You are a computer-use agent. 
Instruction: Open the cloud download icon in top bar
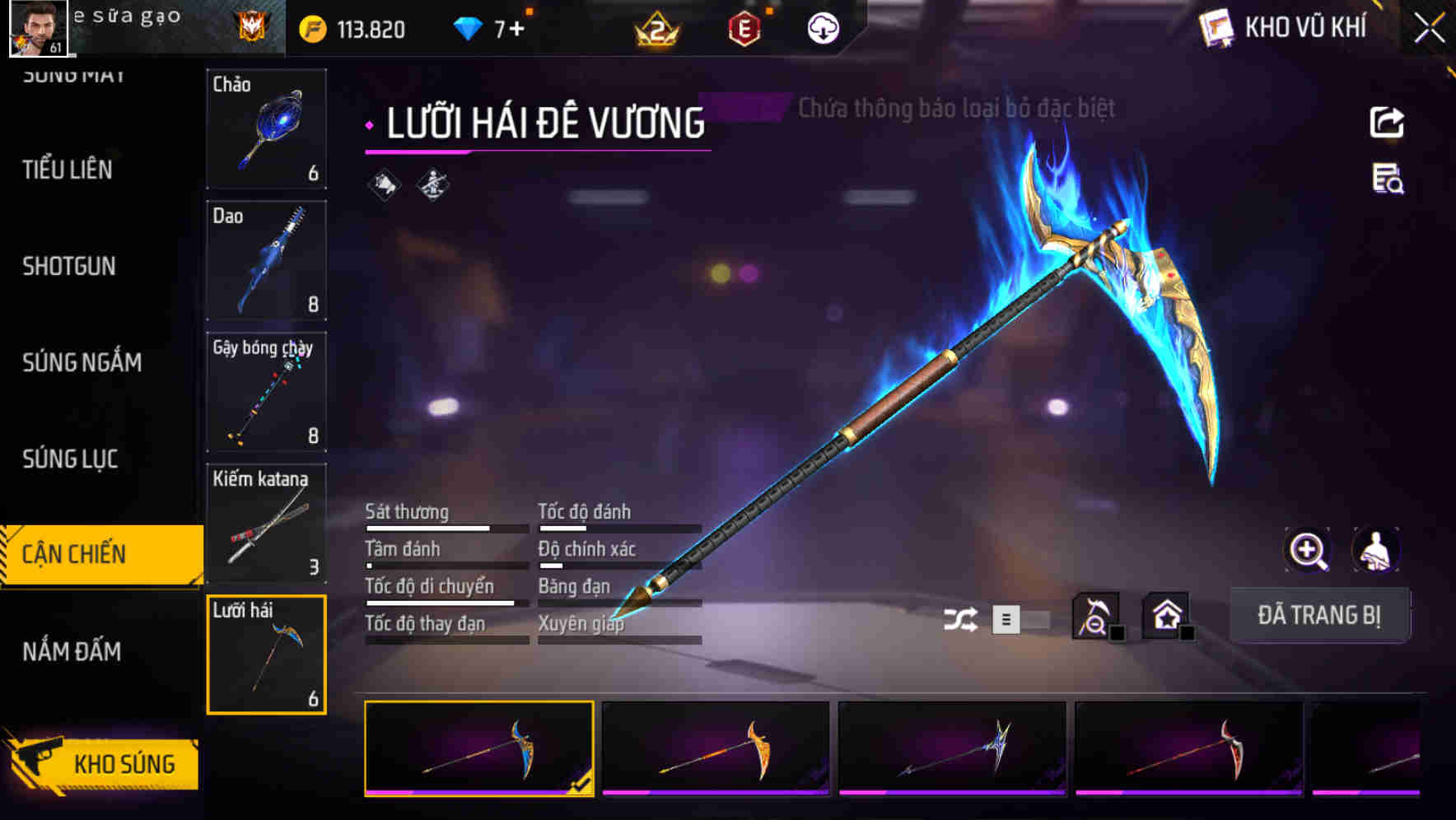tap(822, 27)
